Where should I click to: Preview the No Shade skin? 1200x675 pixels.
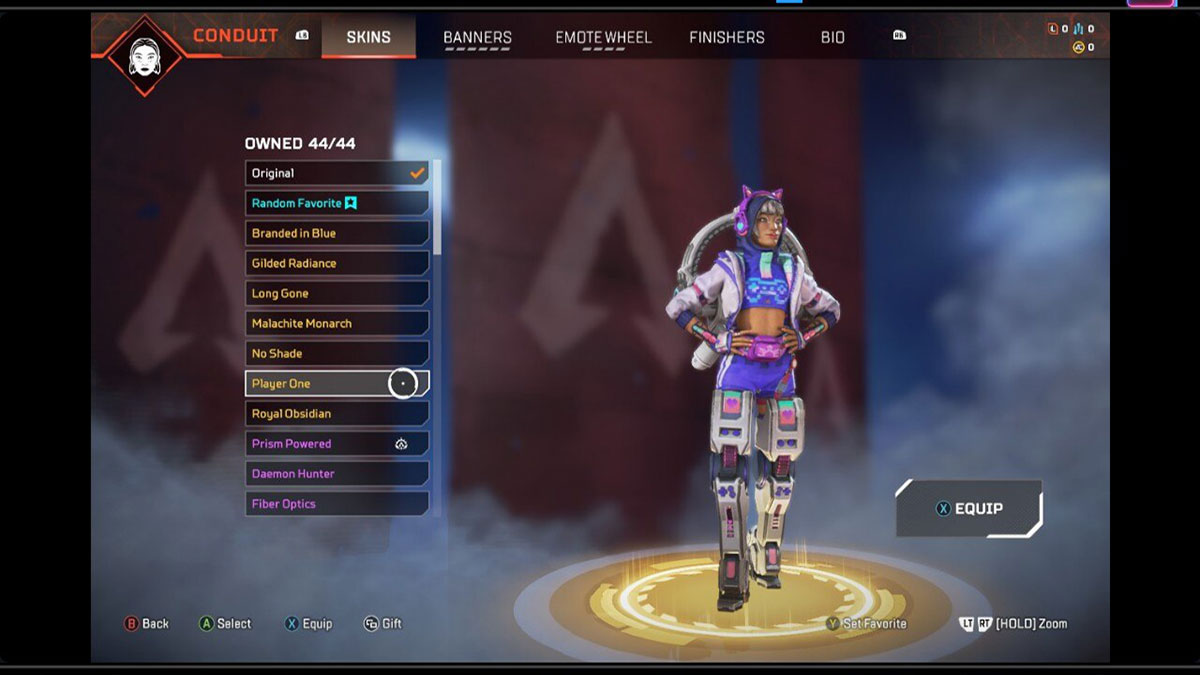tap(337, 353)
